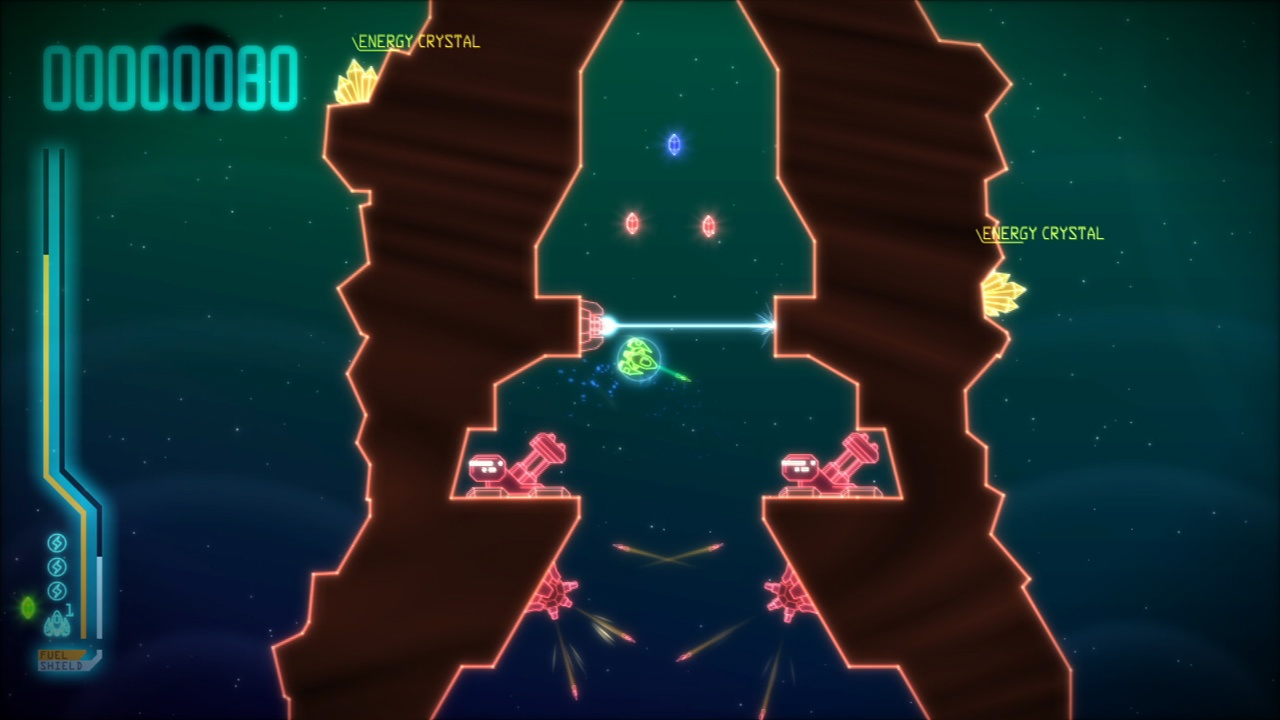Toggle the left red turret cannon
This screenshot has width=1280, height=720.
pyautogui.click(x=514, y=465)
